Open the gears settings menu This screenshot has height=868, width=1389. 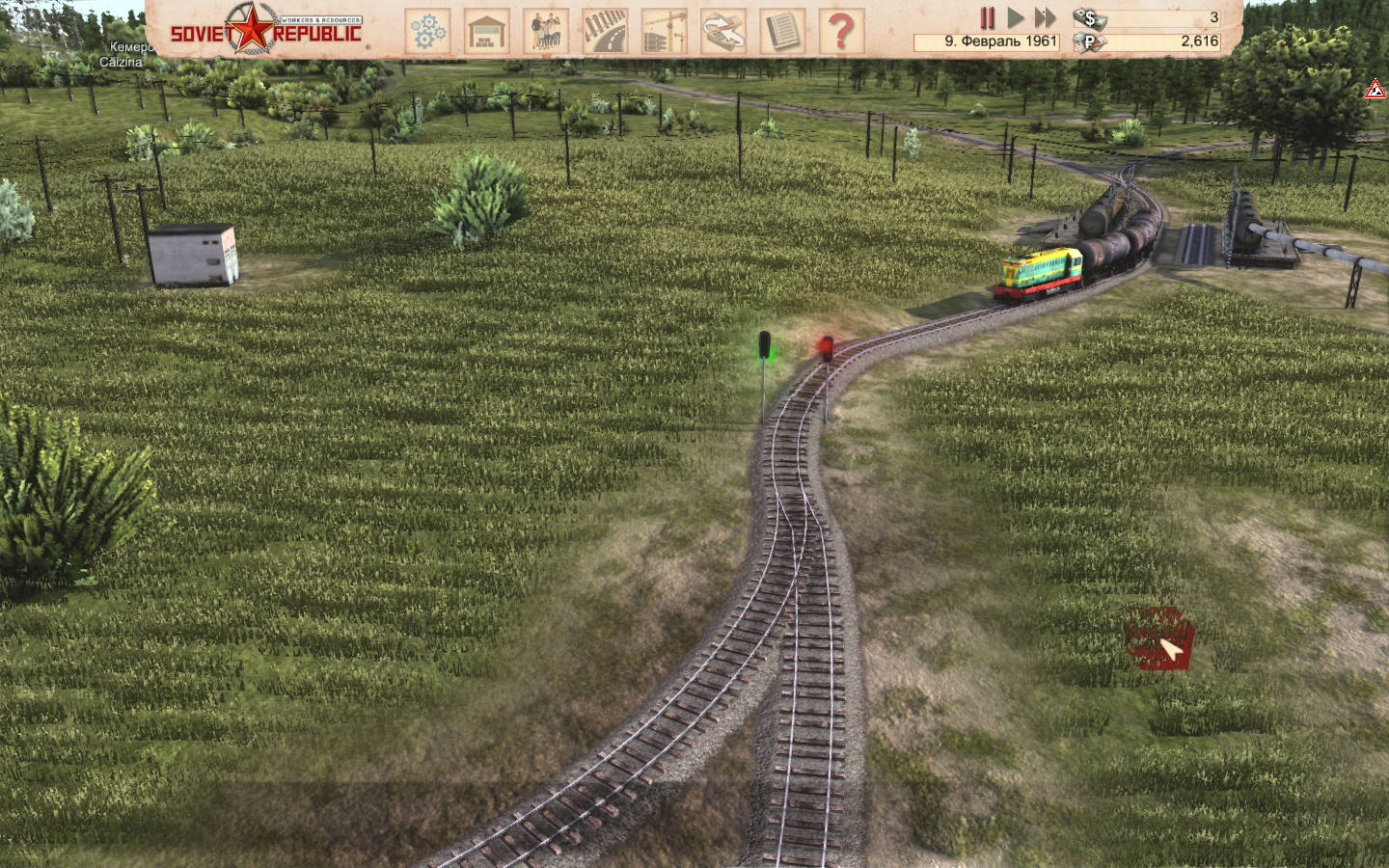click(x=428, y=31)
